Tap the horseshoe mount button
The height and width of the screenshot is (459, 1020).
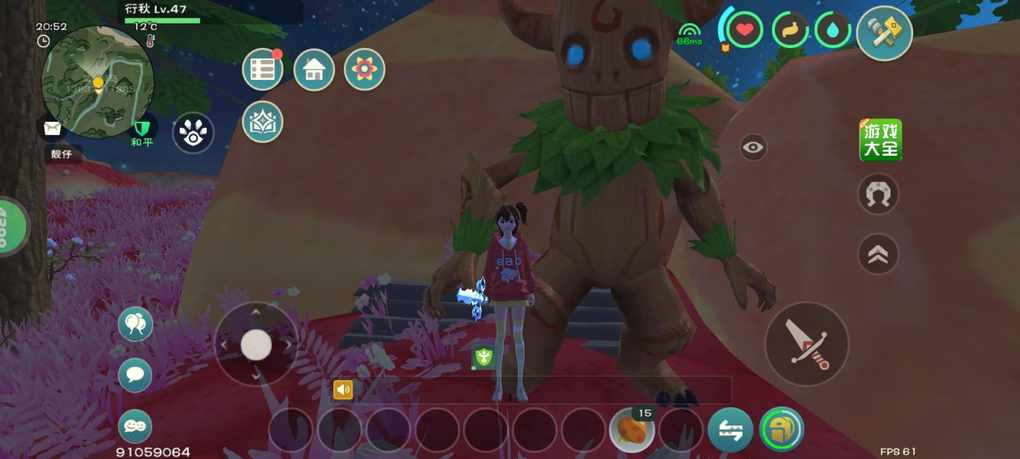coord(878,194)
